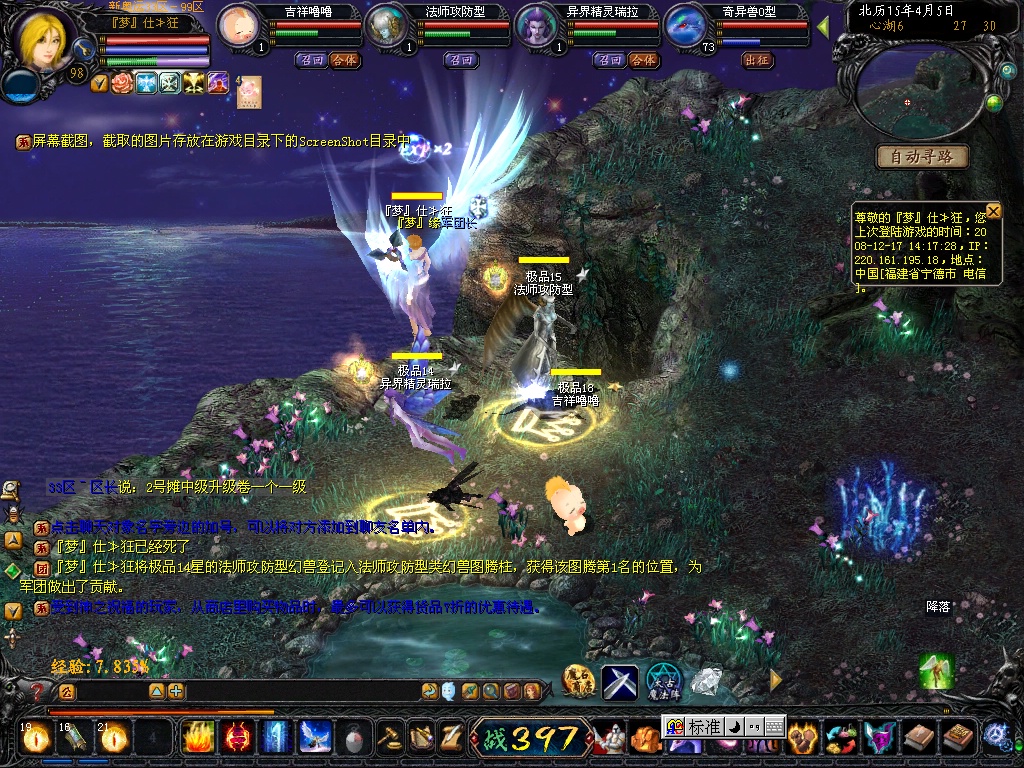Toggle the 标准 input method indicator
The width and height of the screenshot is (1024, 768).
tap(704, 727)
